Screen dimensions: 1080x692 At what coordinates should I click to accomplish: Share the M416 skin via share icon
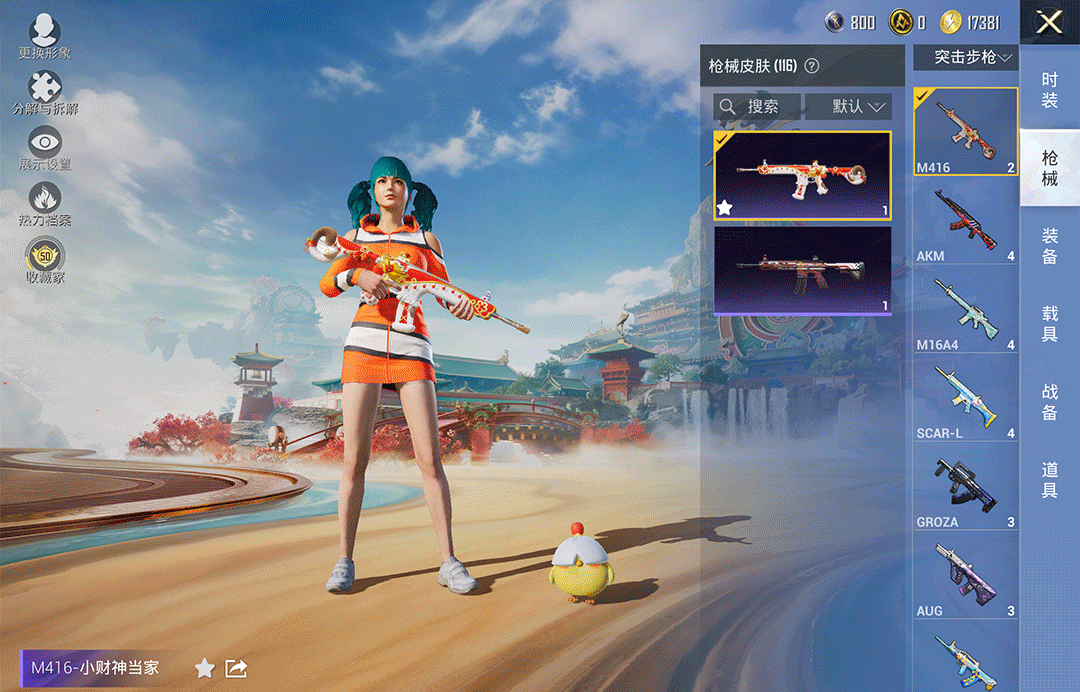237,668
